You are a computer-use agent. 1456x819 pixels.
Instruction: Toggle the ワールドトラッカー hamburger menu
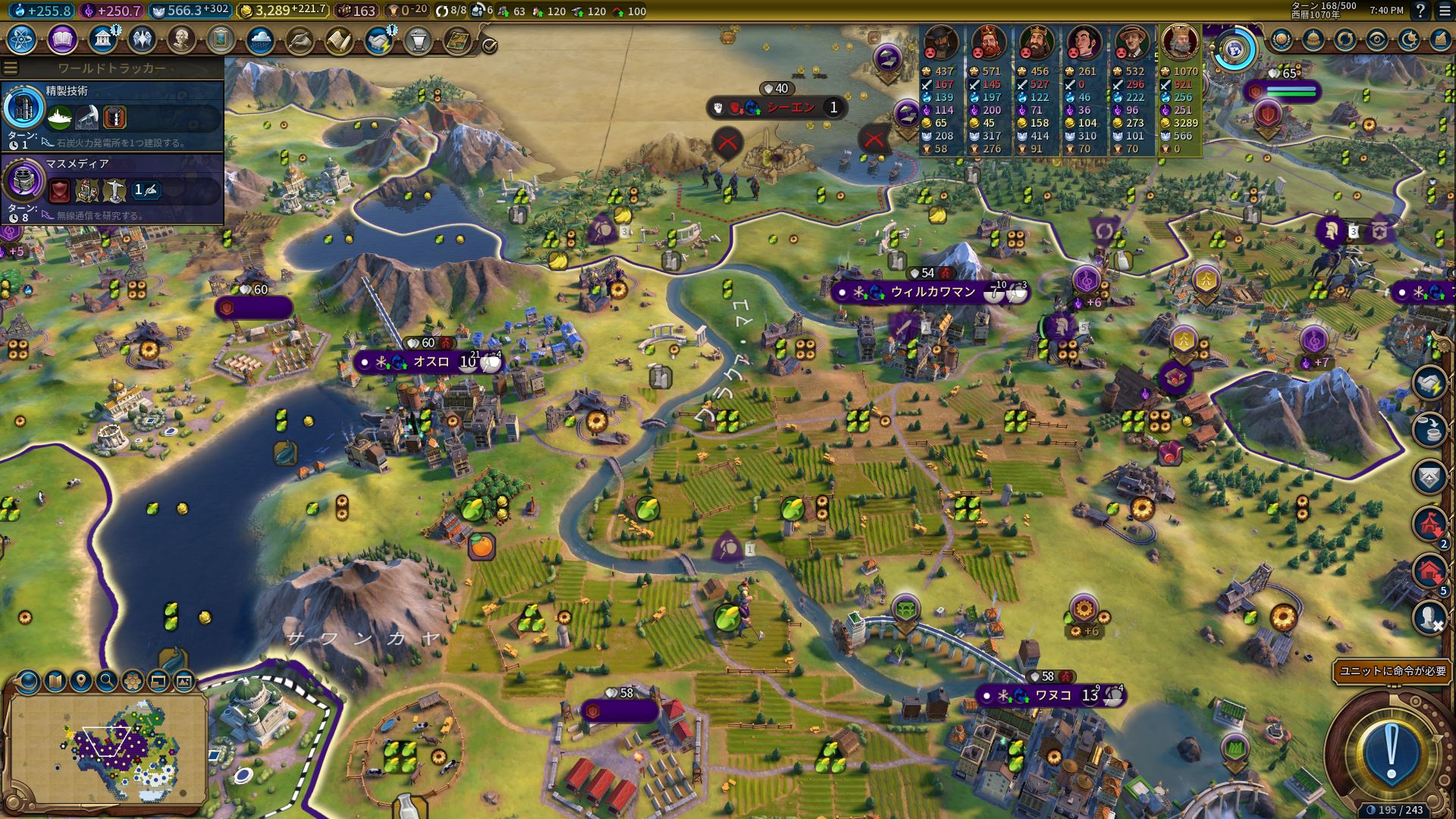pos(11,68)
